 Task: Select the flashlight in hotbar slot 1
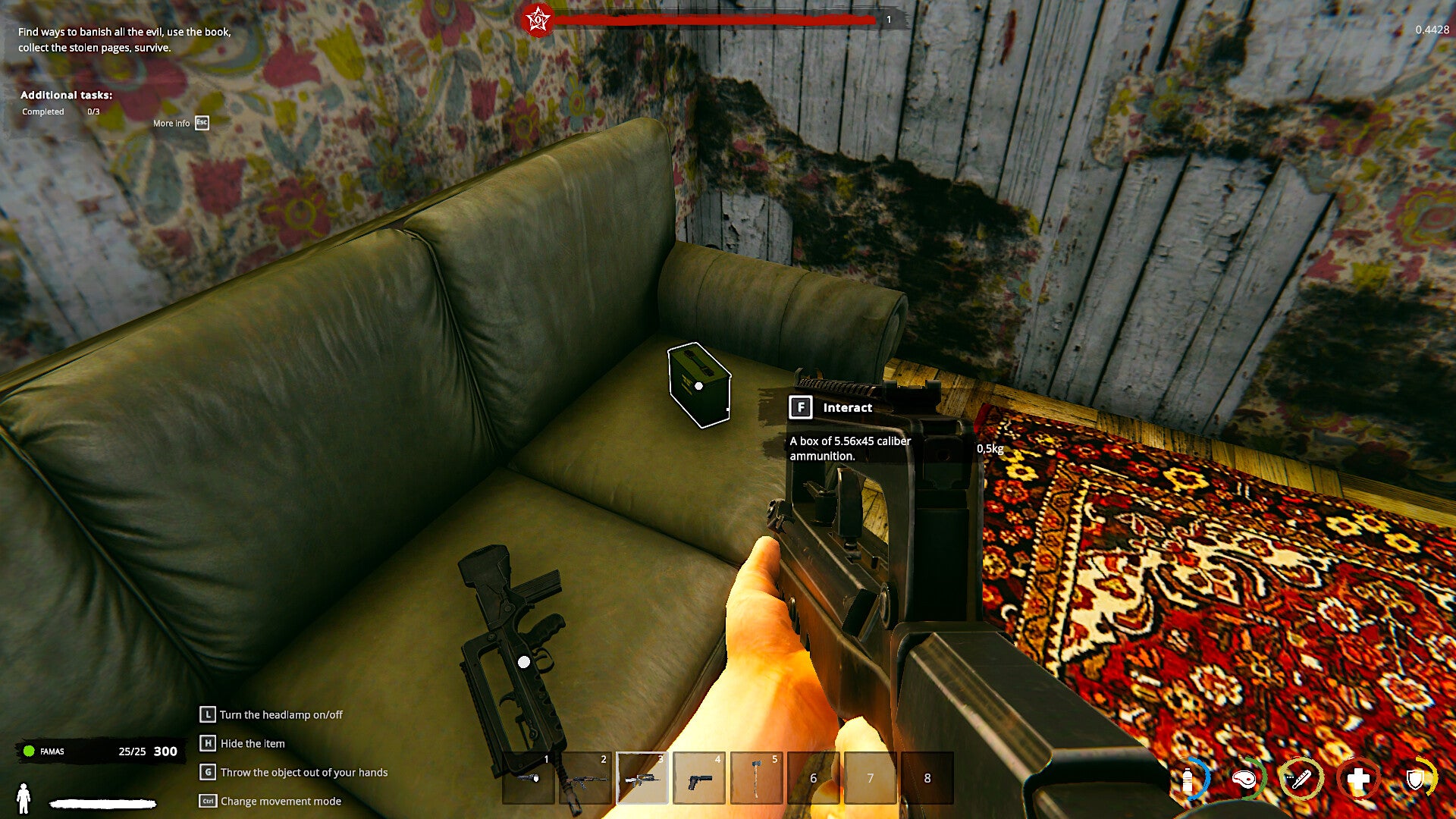[x=529, y=777]
